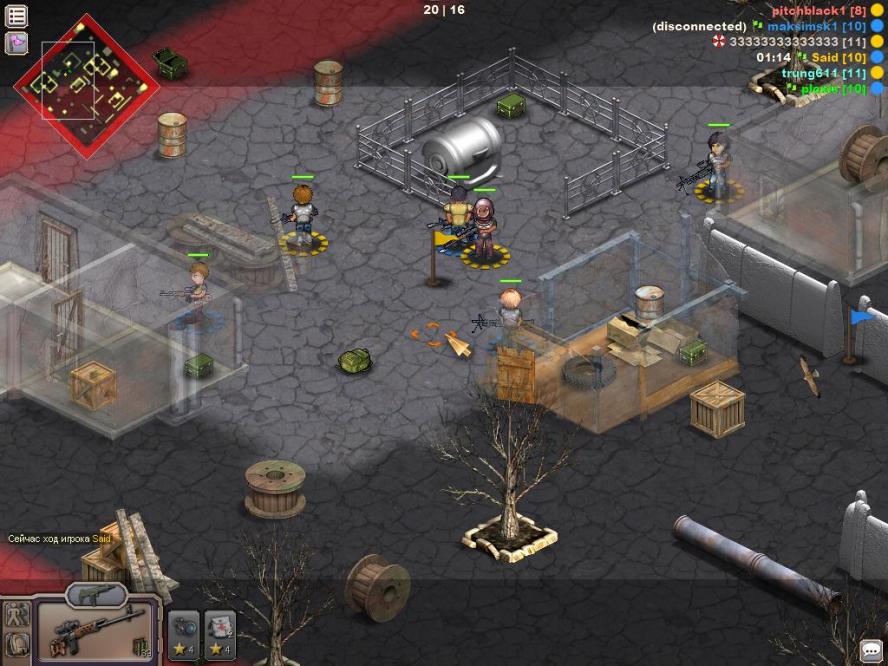Click the pink flag button
Viewport: 888px width, 666px height.
[x=17, y=43]
